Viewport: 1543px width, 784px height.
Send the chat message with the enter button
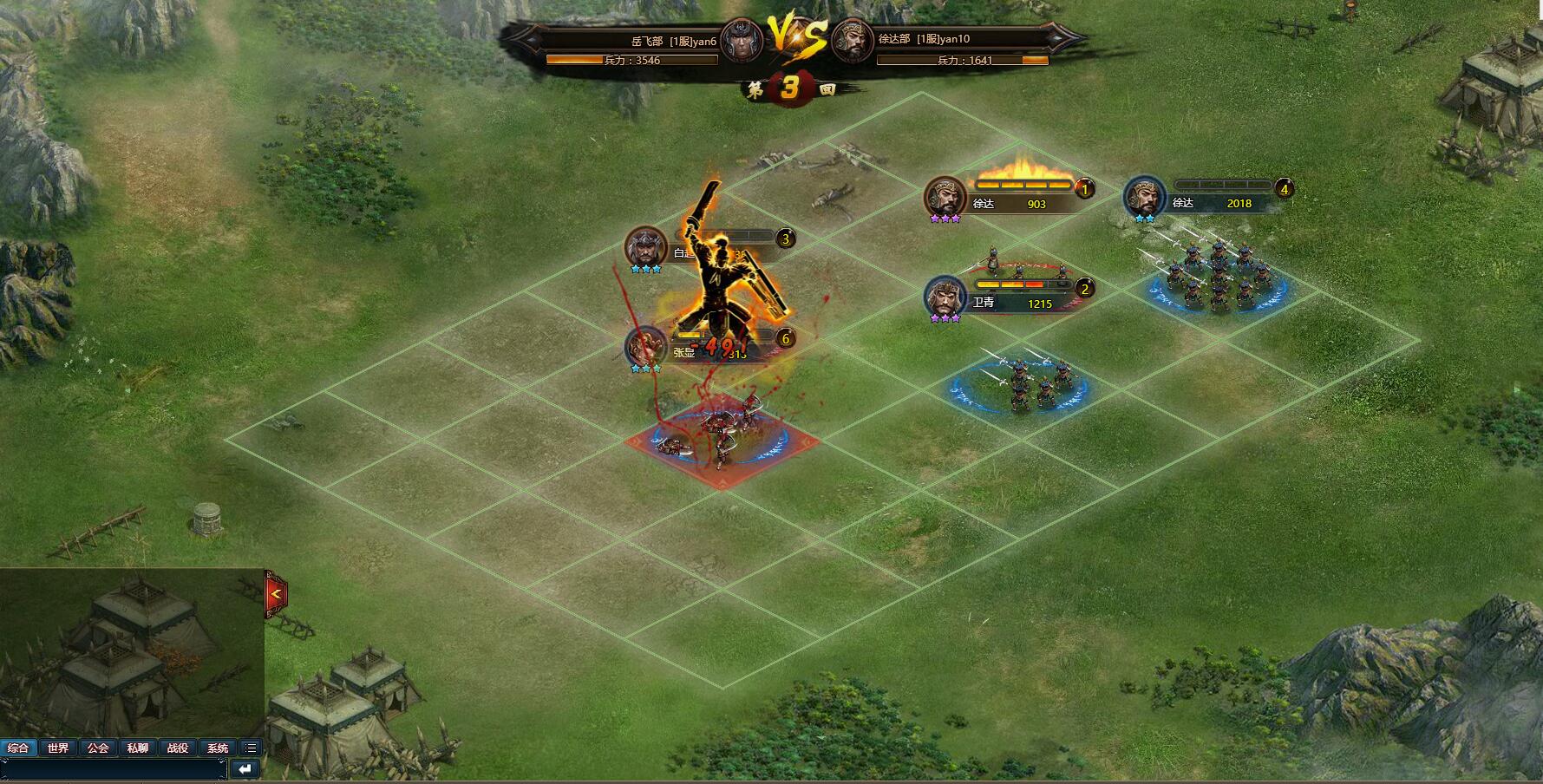245,769
